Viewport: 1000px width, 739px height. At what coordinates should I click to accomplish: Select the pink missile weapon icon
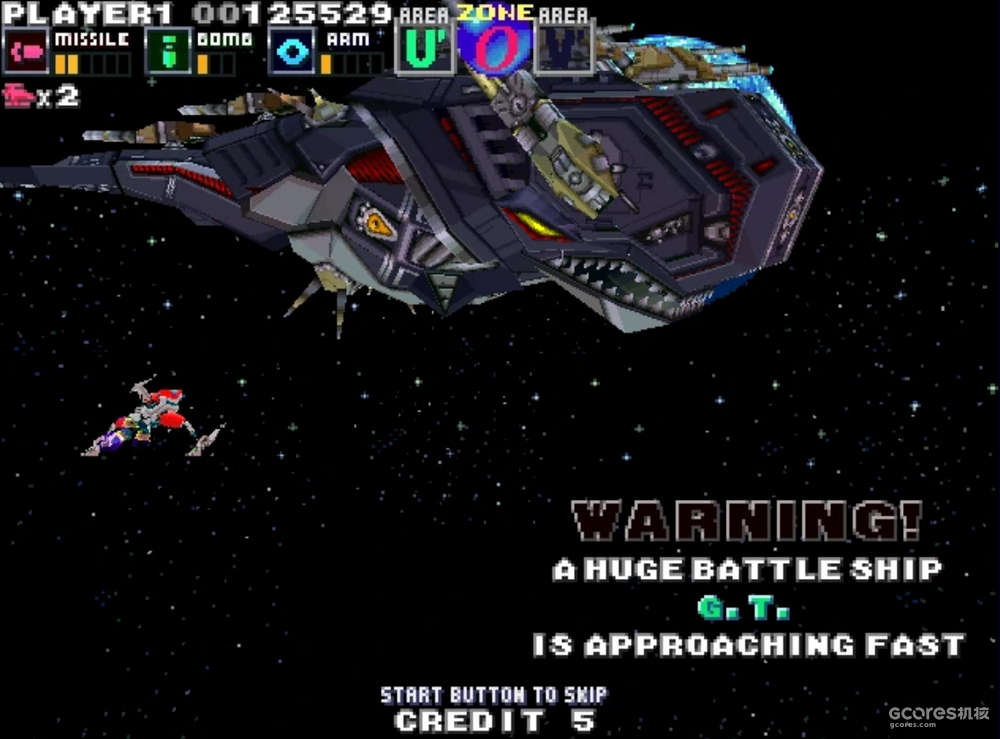(27, 51)
